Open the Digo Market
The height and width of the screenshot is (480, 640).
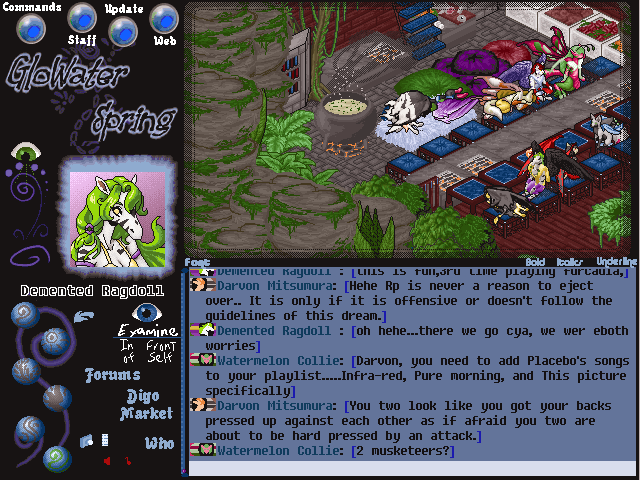[147, 405]
